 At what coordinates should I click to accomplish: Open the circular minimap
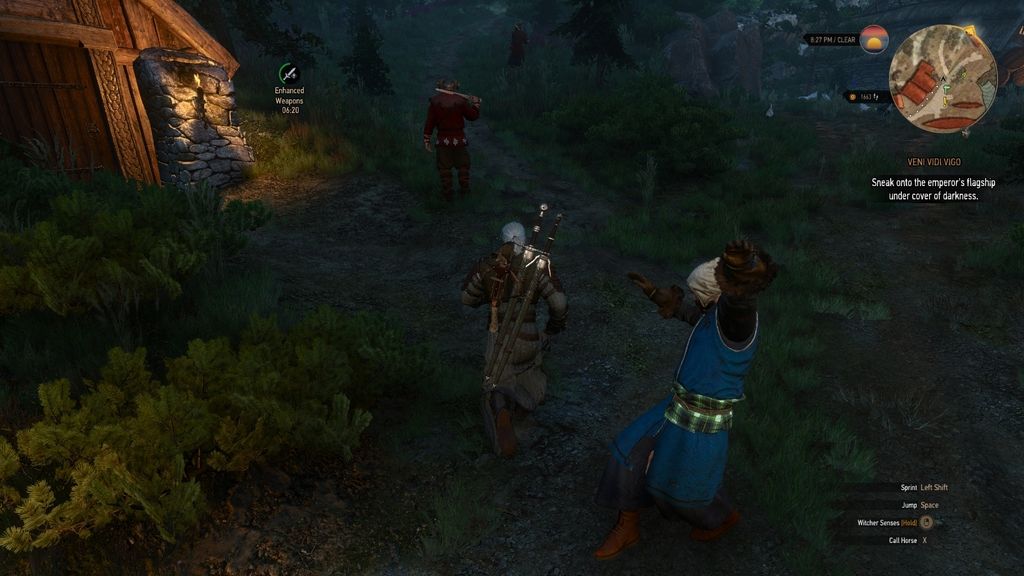tap(942, 79)
